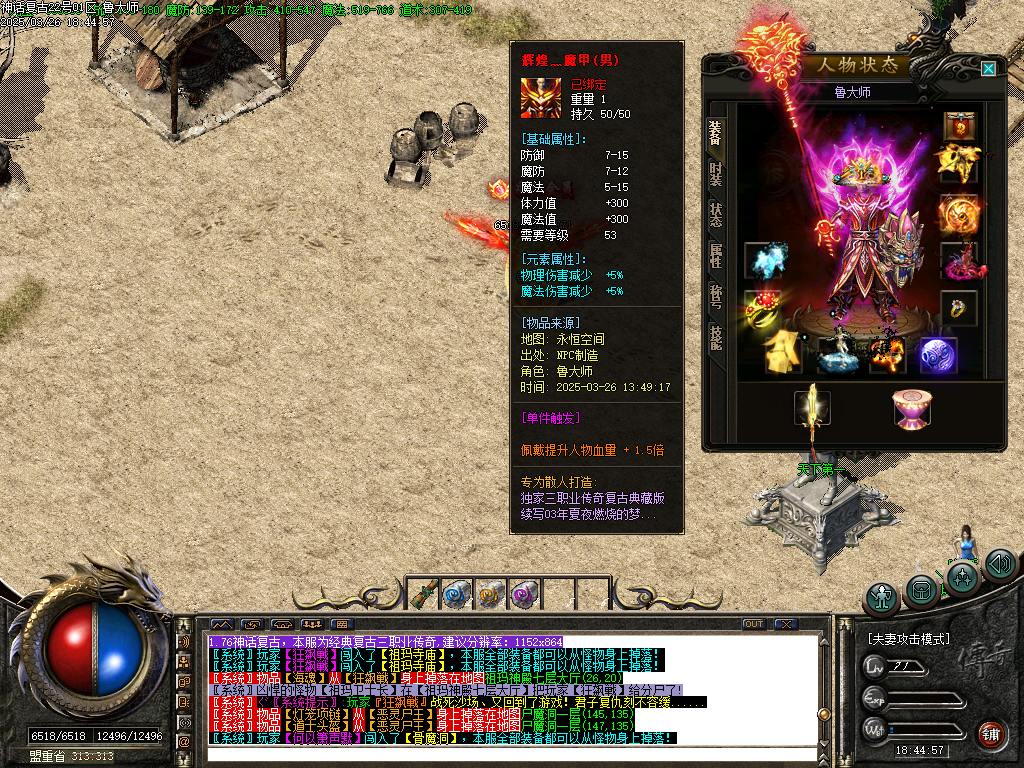This screenshot has height=768, width=1024.
Task: Switch to the 时装 (fashion) tab
Action: 715,173
